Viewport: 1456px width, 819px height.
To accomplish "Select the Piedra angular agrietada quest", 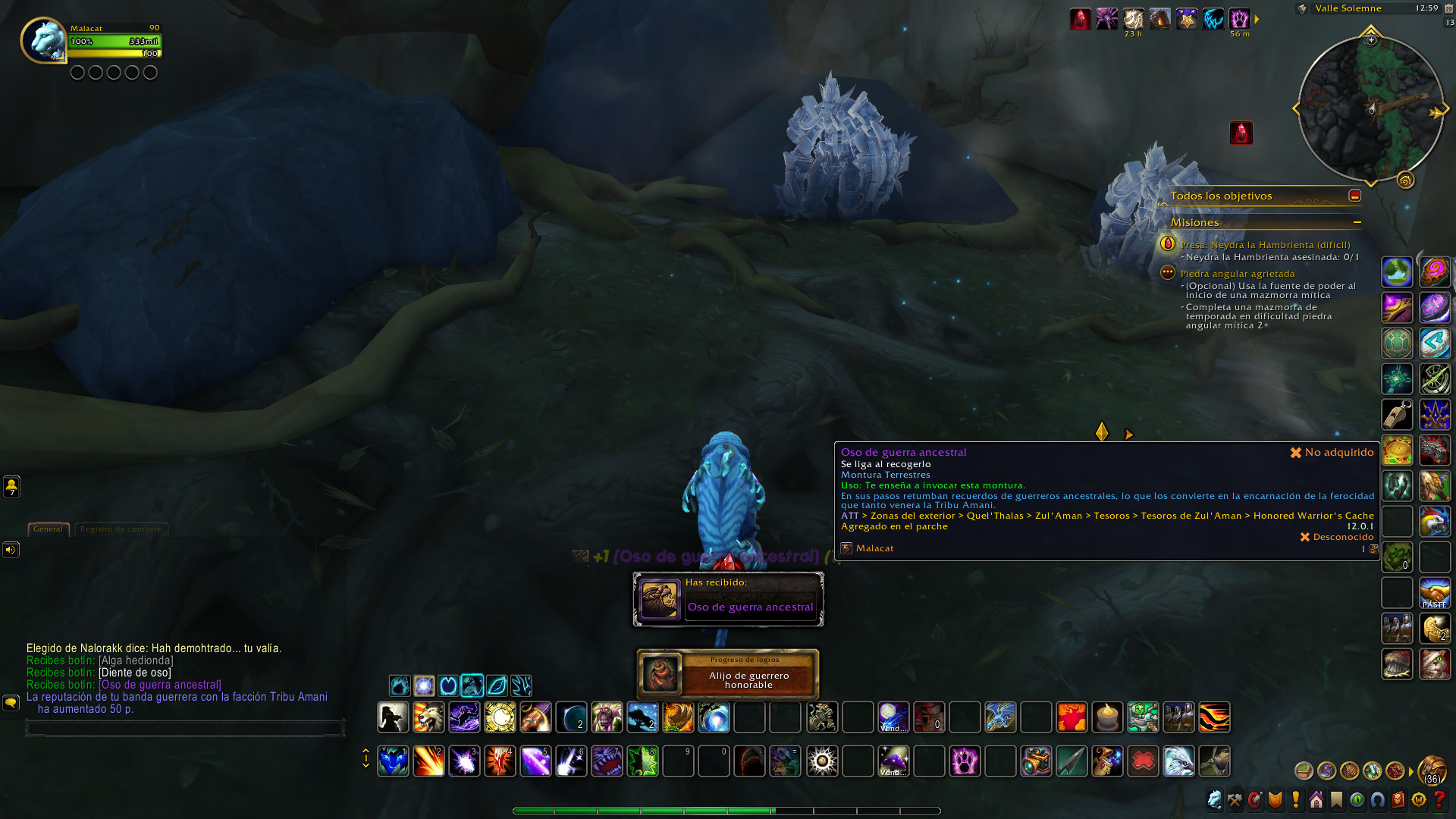I will (x=1237, y=274).
